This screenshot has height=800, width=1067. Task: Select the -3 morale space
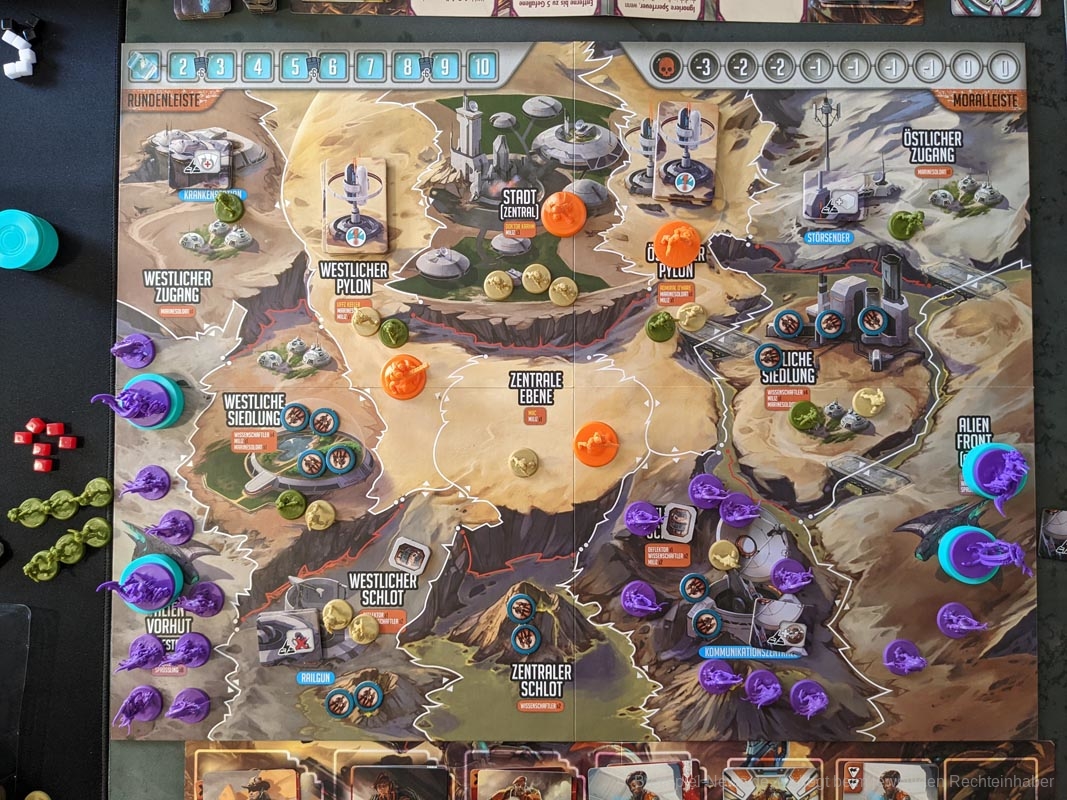703,67
